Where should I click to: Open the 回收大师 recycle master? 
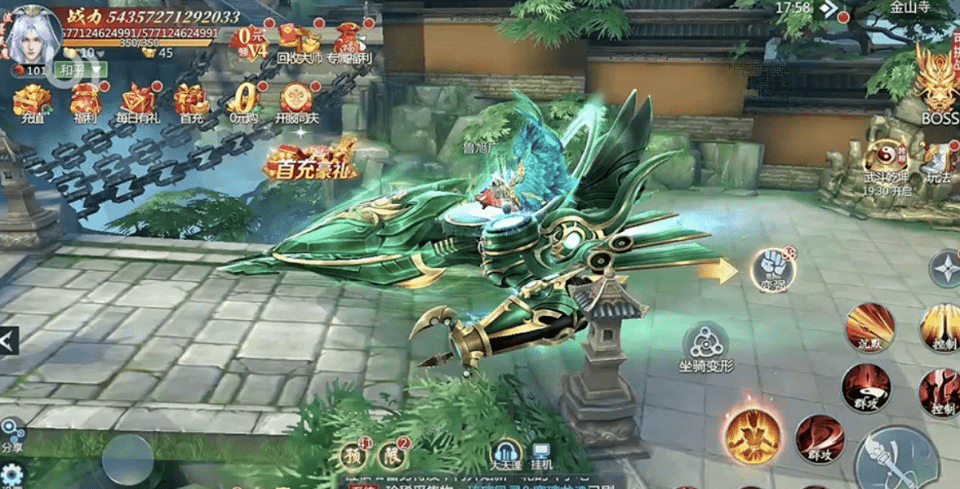coord(300,42)
